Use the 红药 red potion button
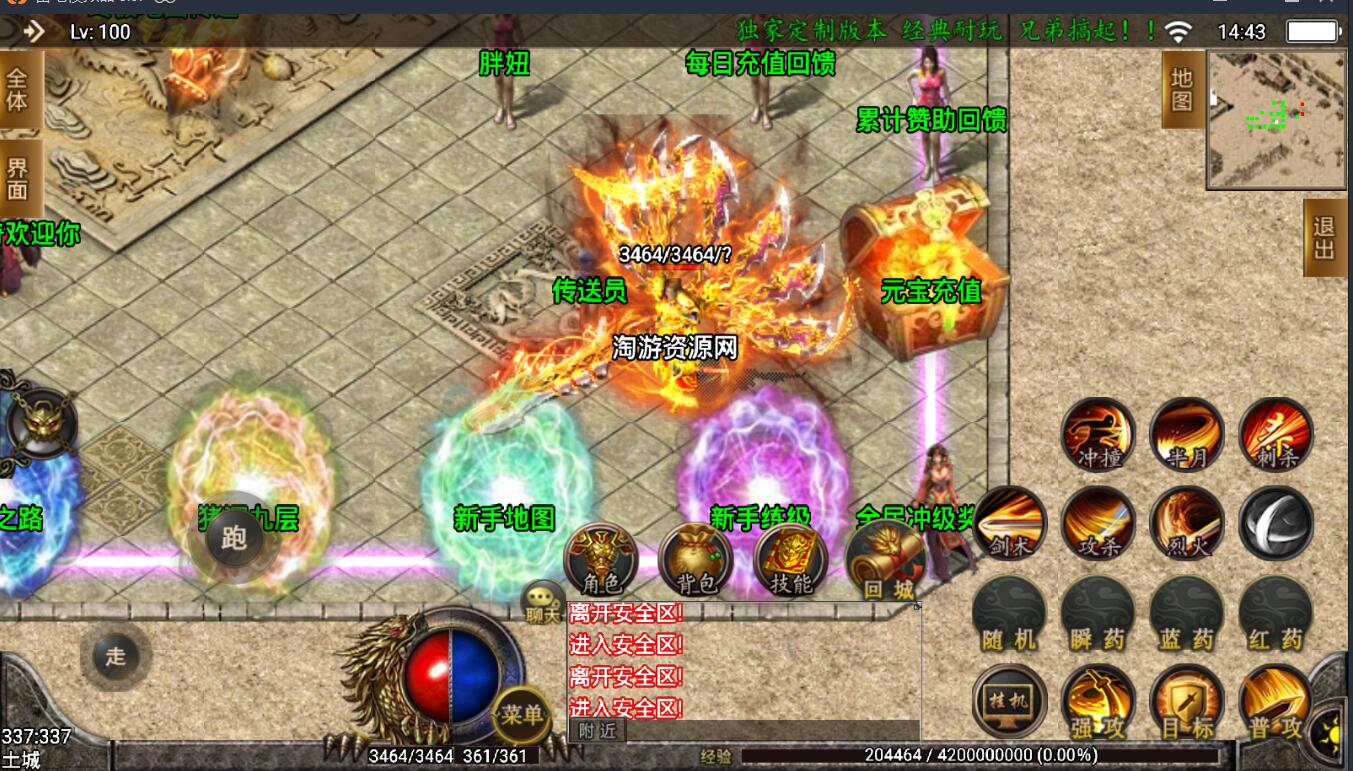 [x=1276, y=613]
